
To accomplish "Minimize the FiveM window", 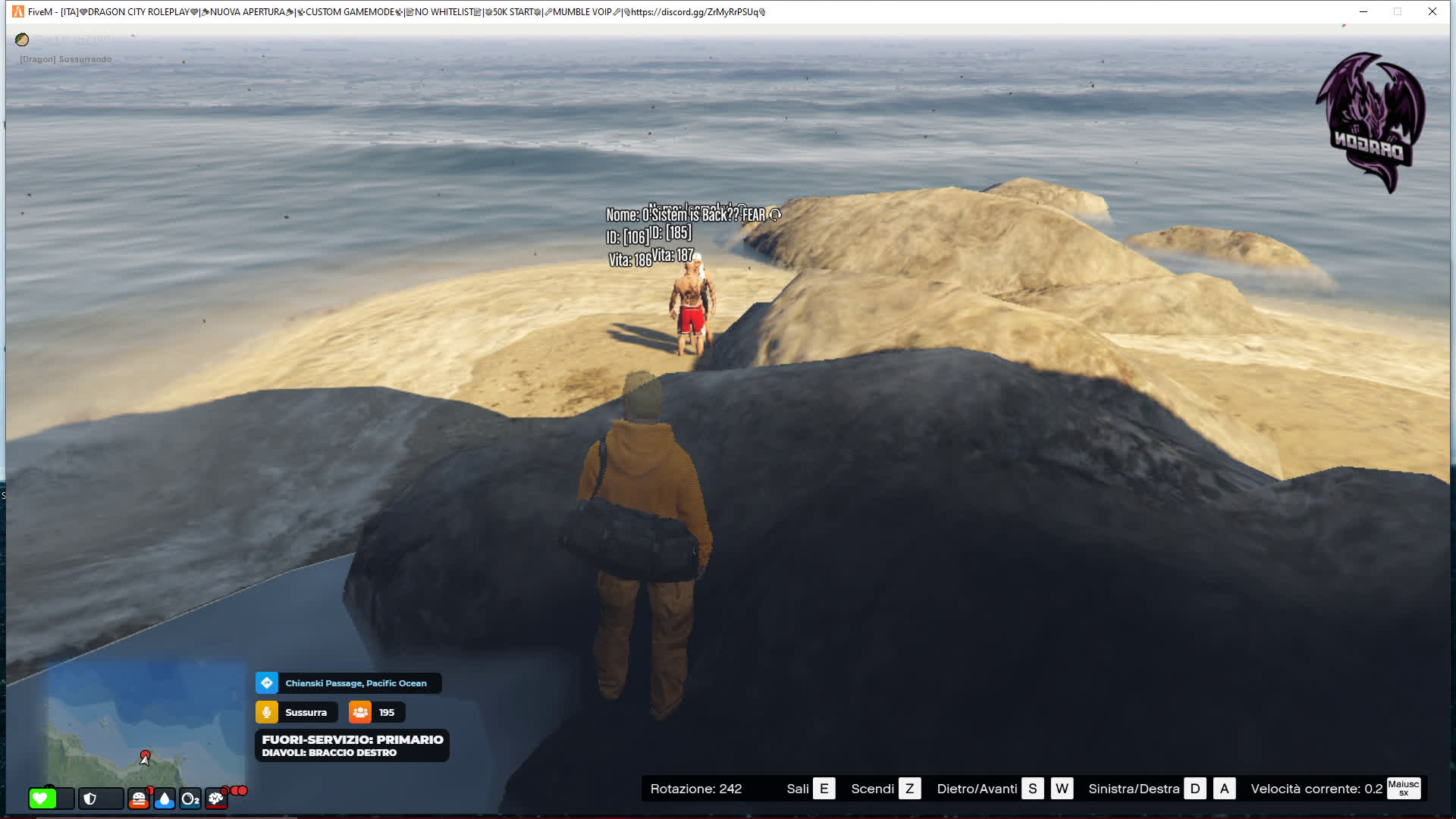I will [x=1363, y=11].
